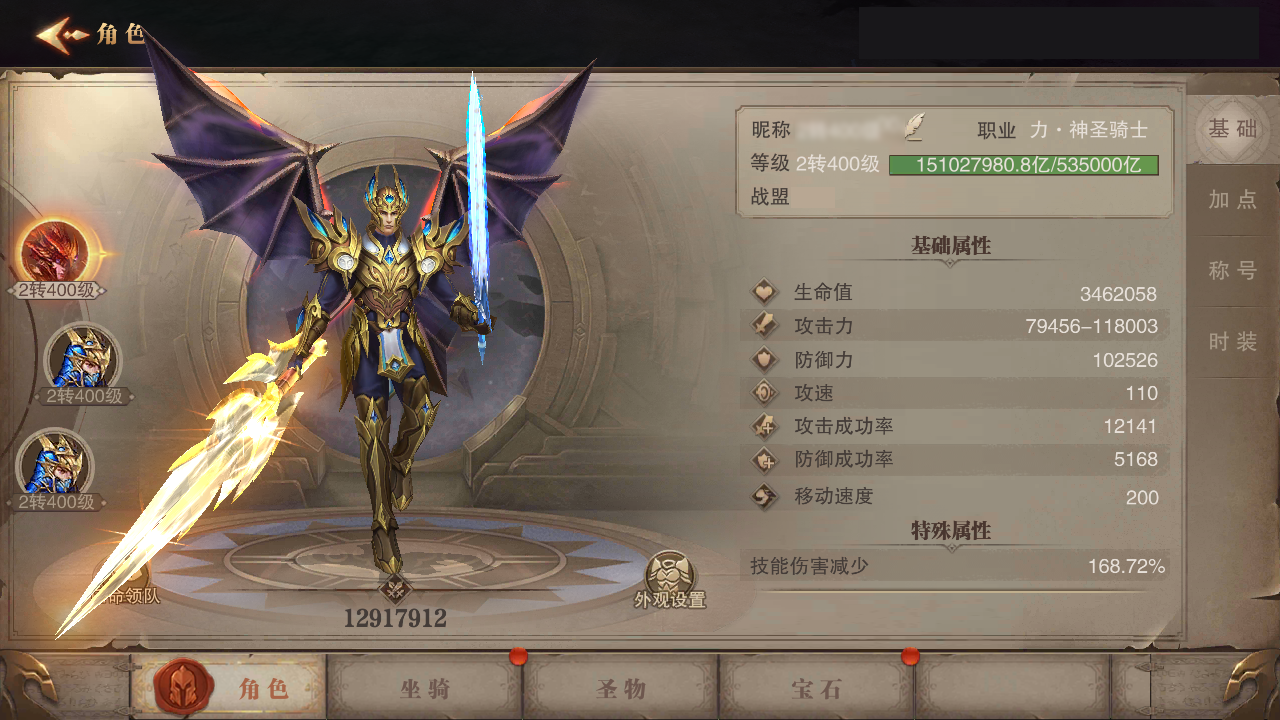Screen dimensions: 1280x720
Task: Show the 时装 side tab
Action: [1232, 341]
